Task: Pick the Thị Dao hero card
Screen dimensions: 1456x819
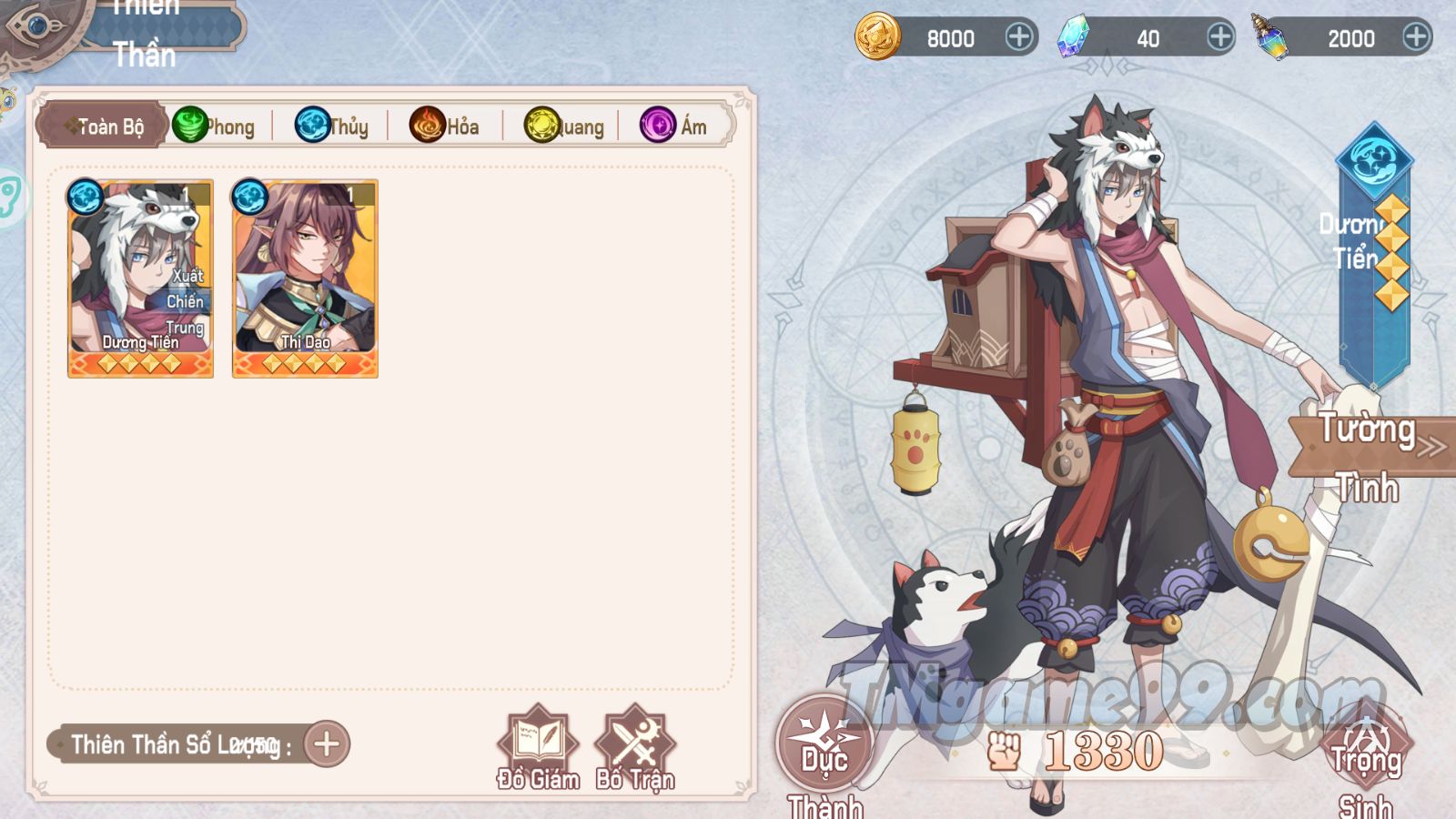Action: (305, 278)
